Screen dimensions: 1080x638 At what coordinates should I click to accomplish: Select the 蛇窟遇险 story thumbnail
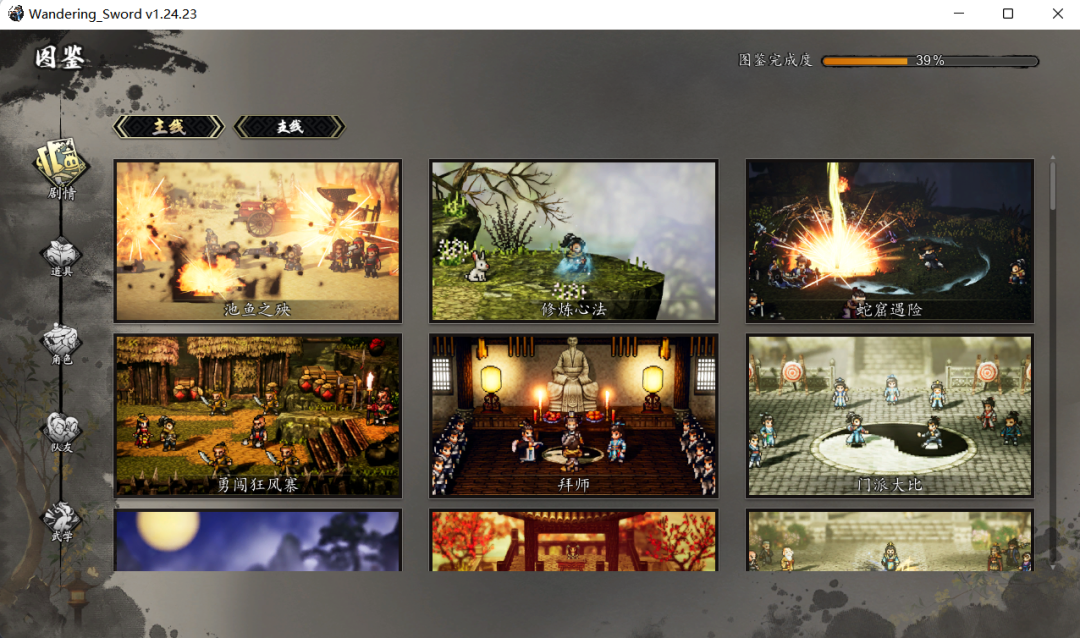pos(890,241)
